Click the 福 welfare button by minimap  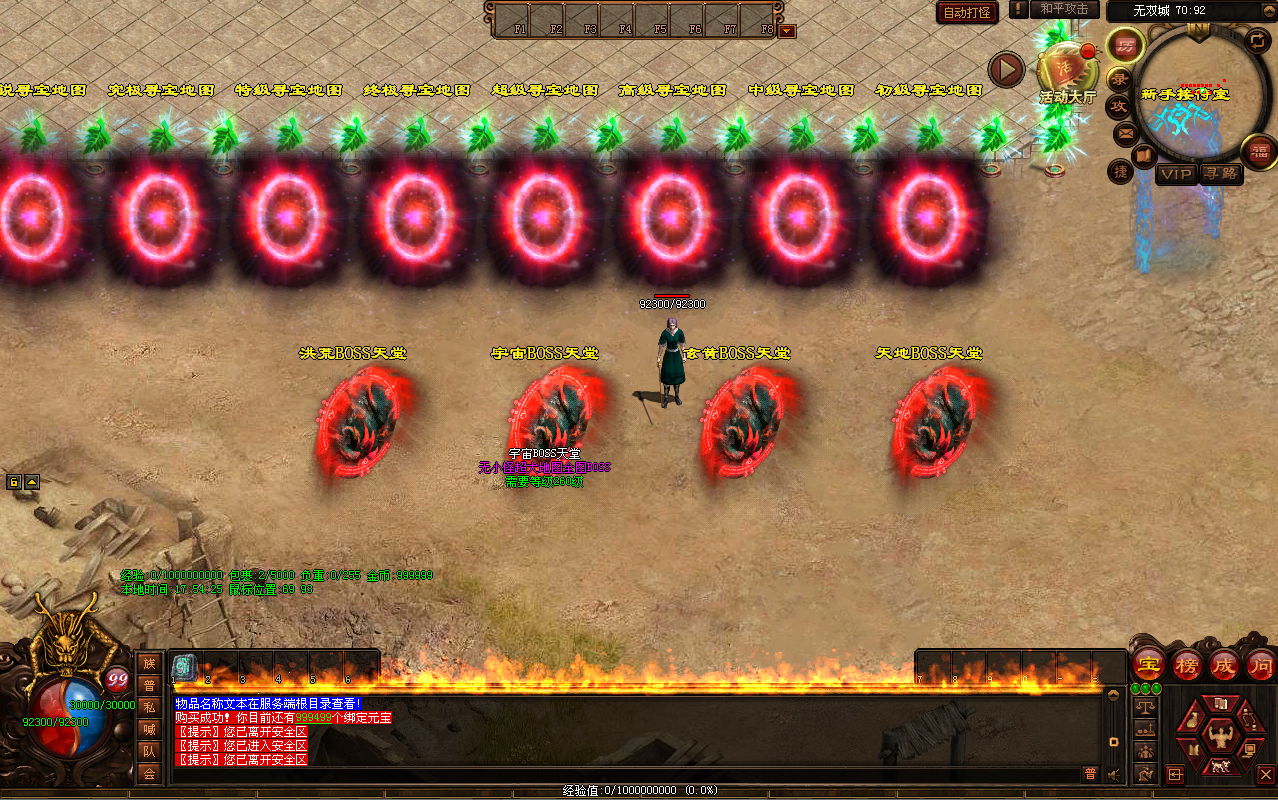pos(1258,151)
